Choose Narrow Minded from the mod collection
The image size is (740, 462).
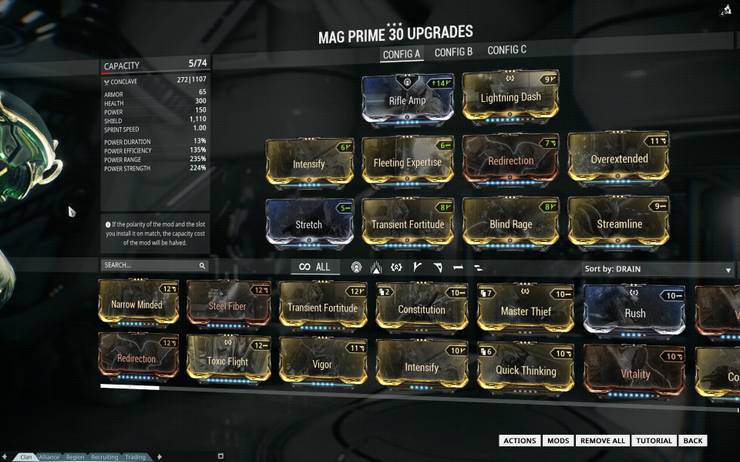coord(138,304)
